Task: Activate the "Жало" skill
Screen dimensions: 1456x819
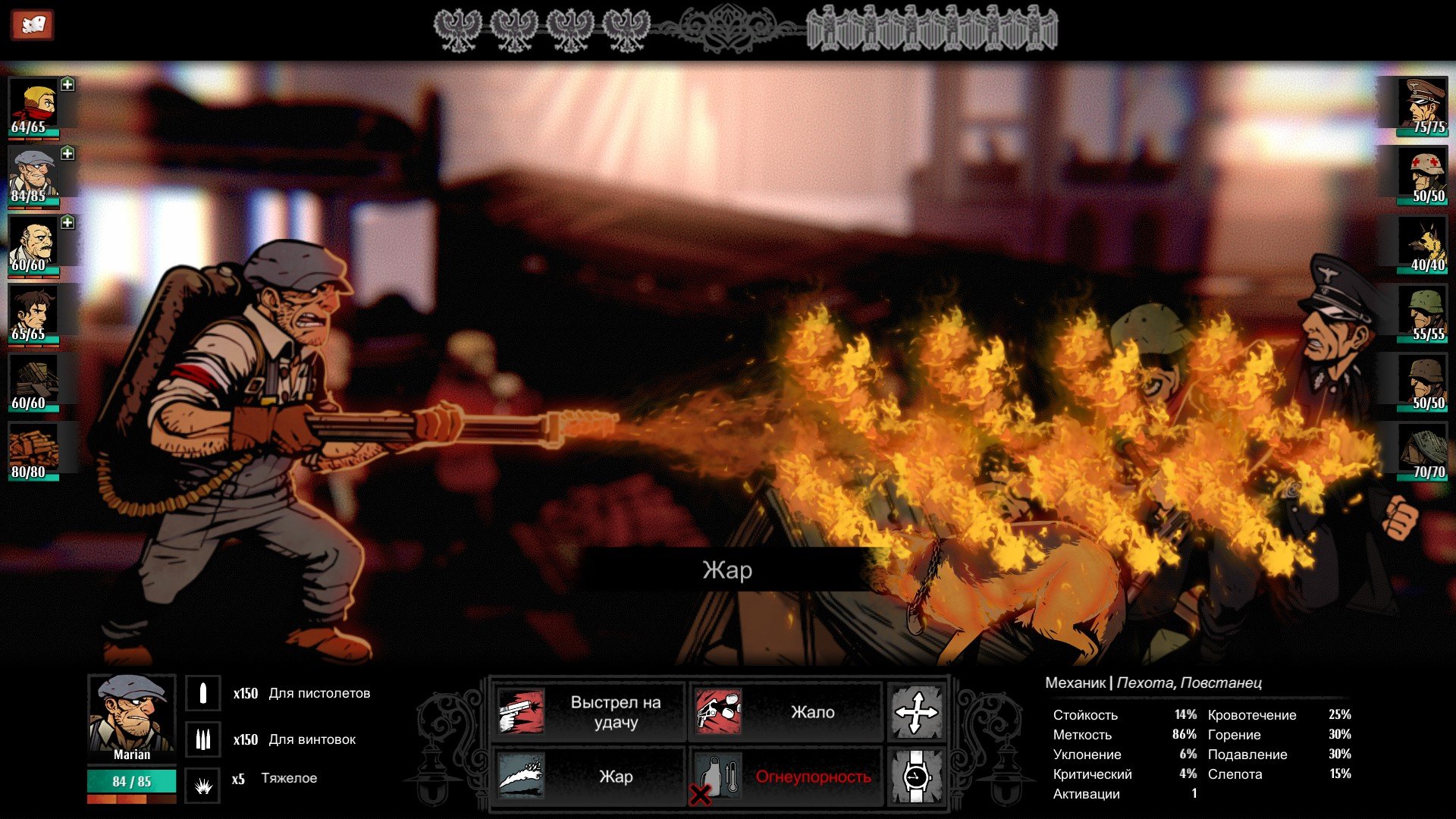Action: [786, 712]
